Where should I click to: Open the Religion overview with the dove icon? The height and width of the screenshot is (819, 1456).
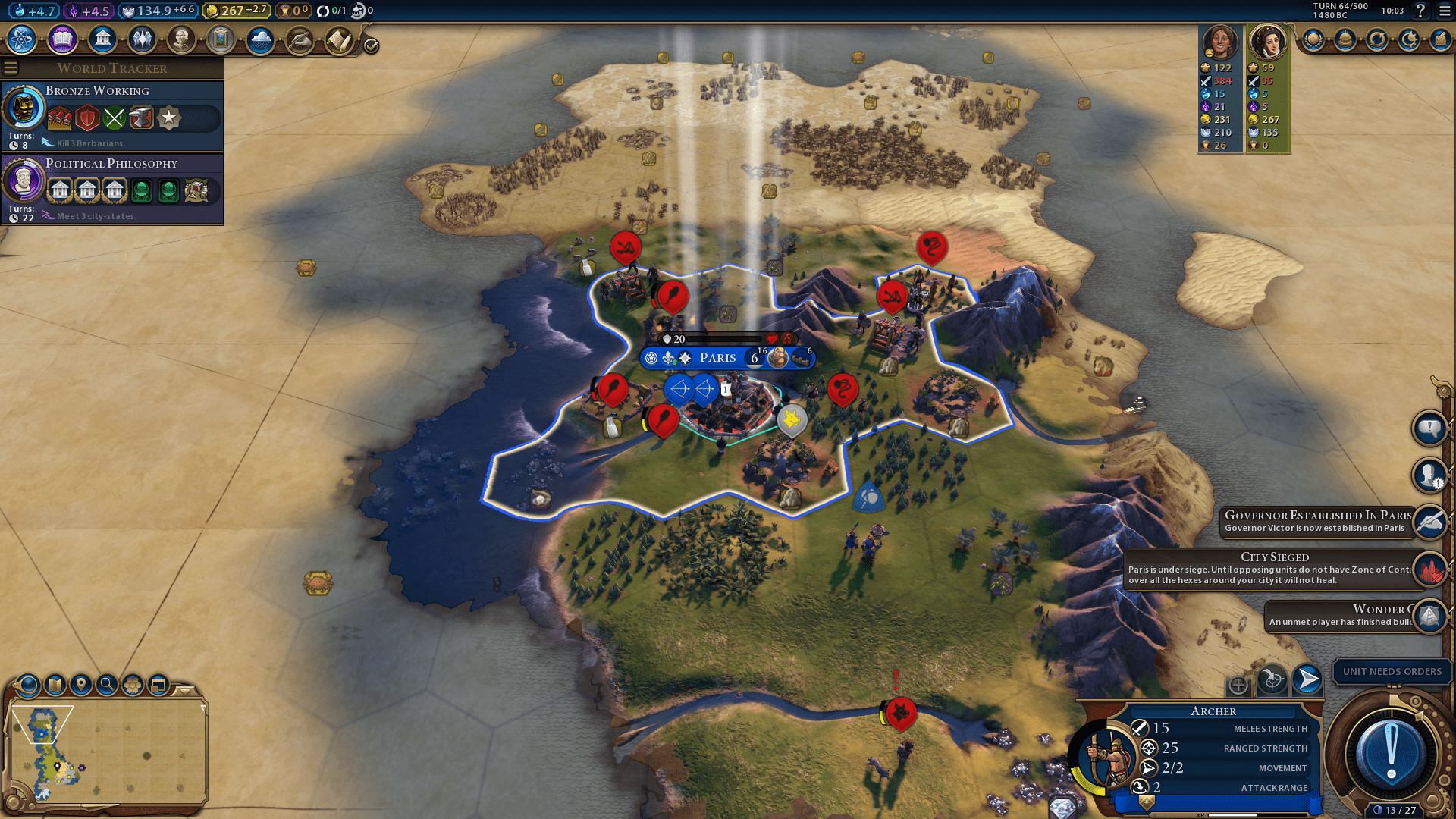click(x=142, y=39)
